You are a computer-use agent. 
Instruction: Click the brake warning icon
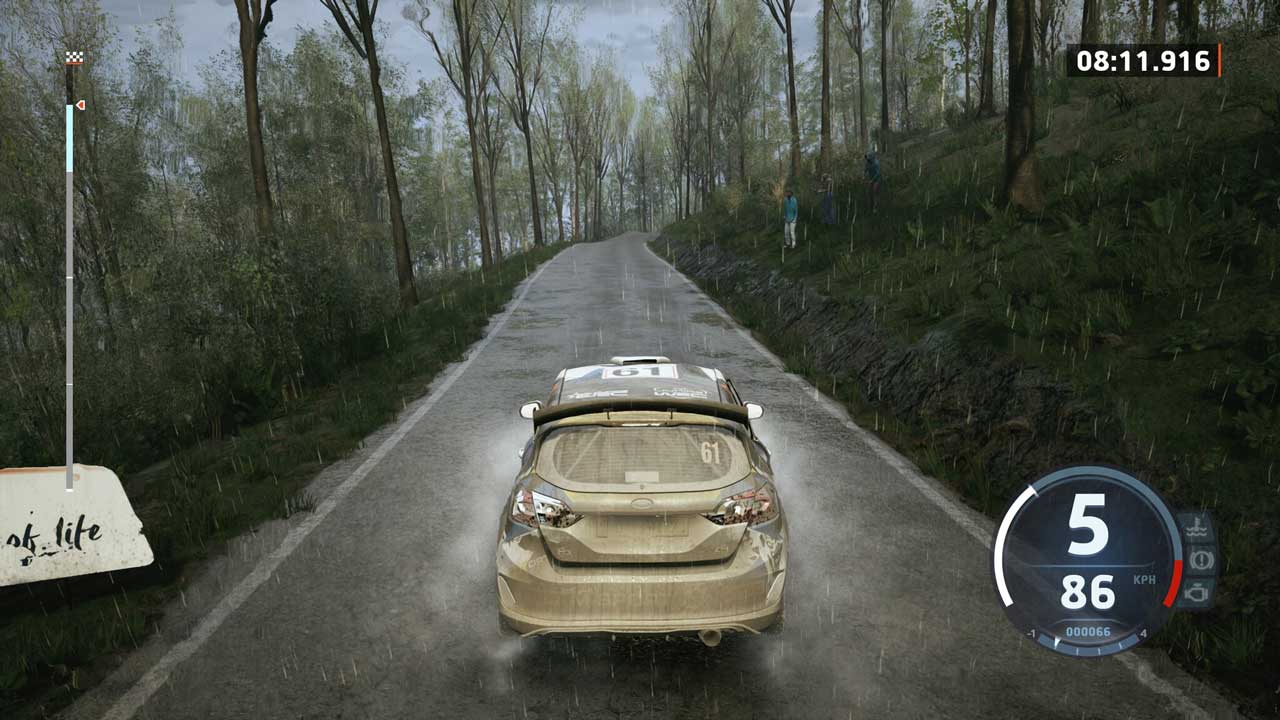click(1200, 560)
